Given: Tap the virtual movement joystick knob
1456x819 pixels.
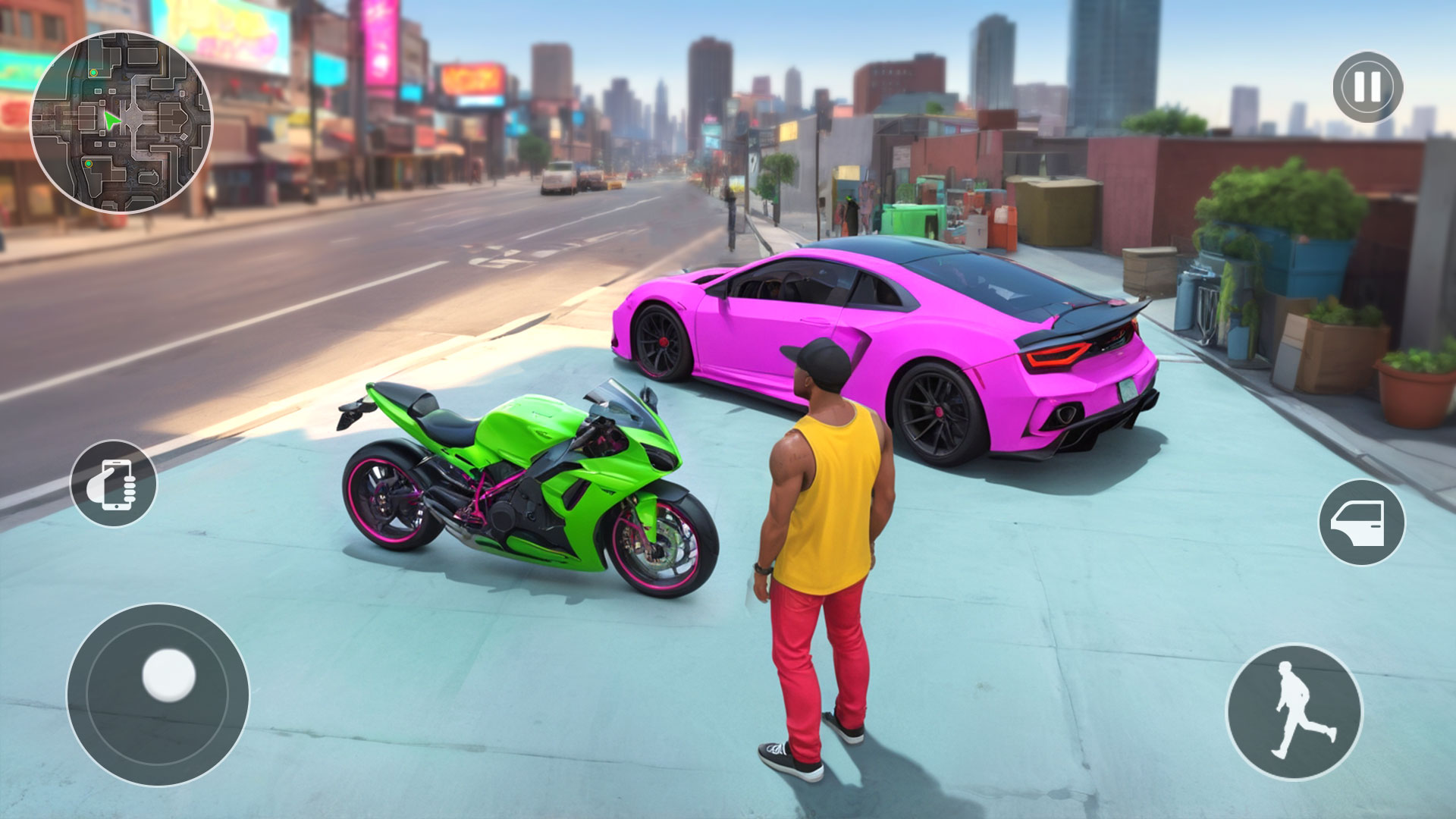Looking at the screenshot, I should click(168, 674).
